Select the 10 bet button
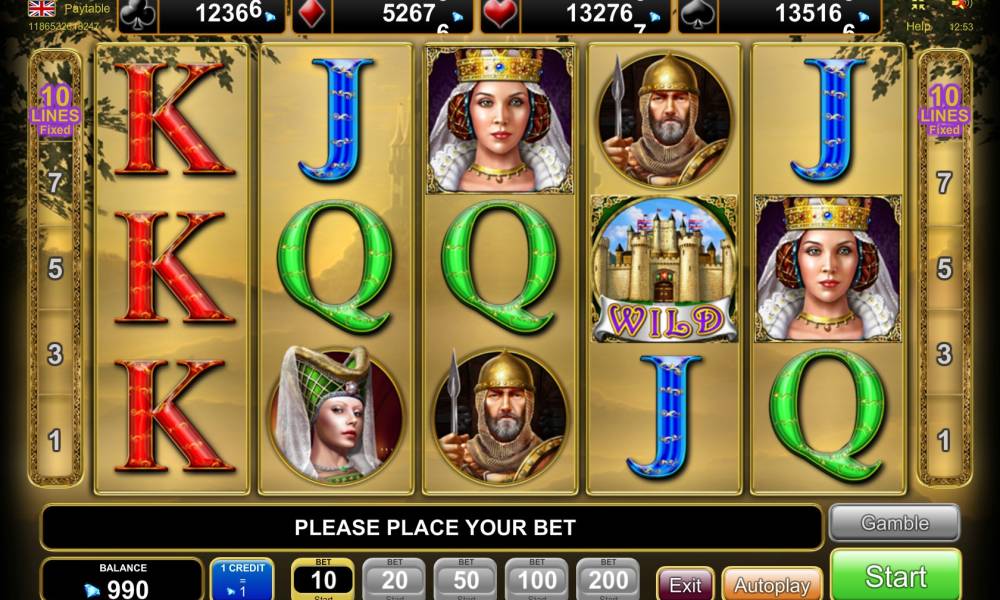The height and width of the screenshot is (600, 1000). point(323,578)
